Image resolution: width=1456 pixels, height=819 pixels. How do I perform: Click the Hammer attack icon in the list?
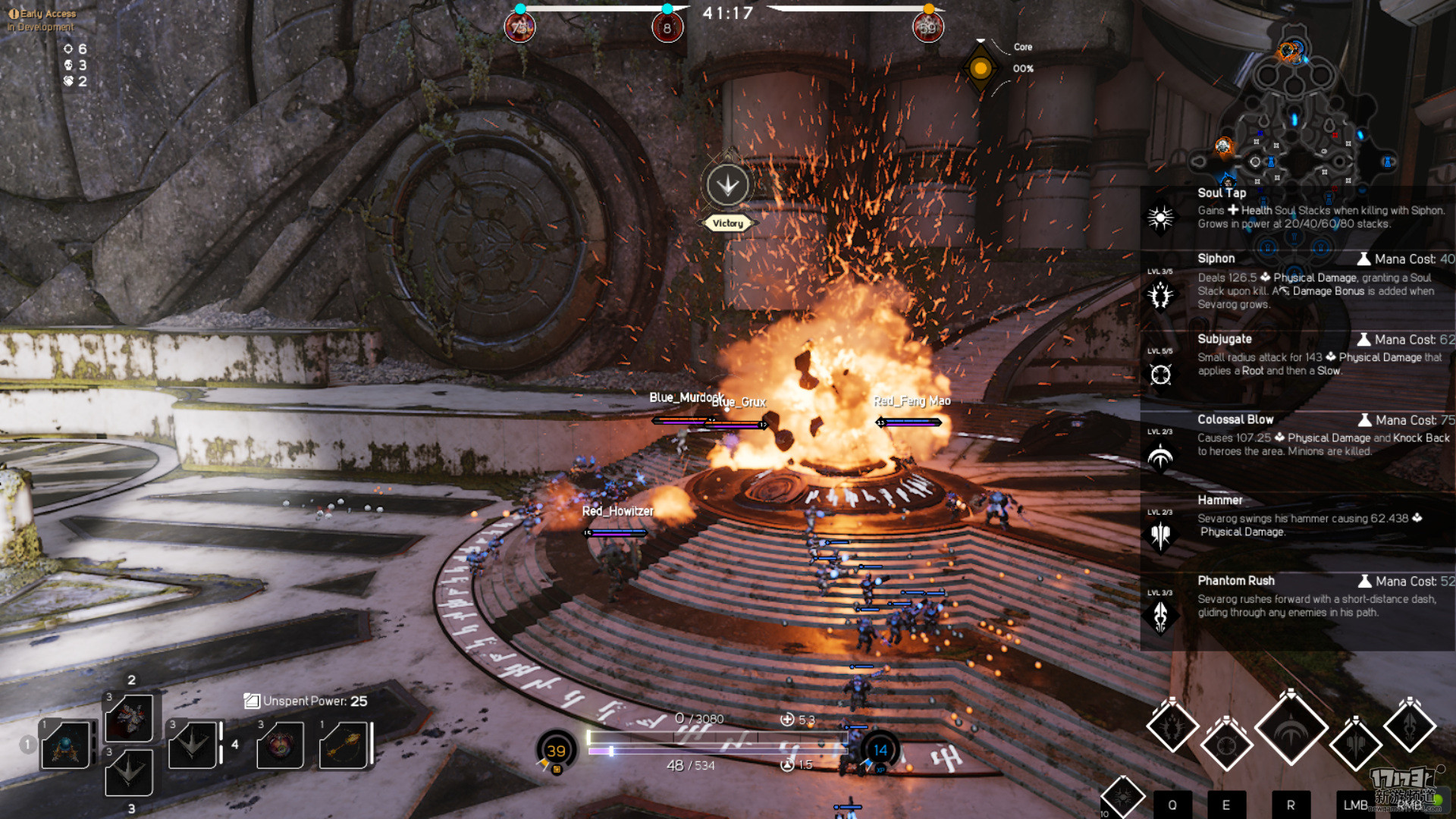[1160, 535]
